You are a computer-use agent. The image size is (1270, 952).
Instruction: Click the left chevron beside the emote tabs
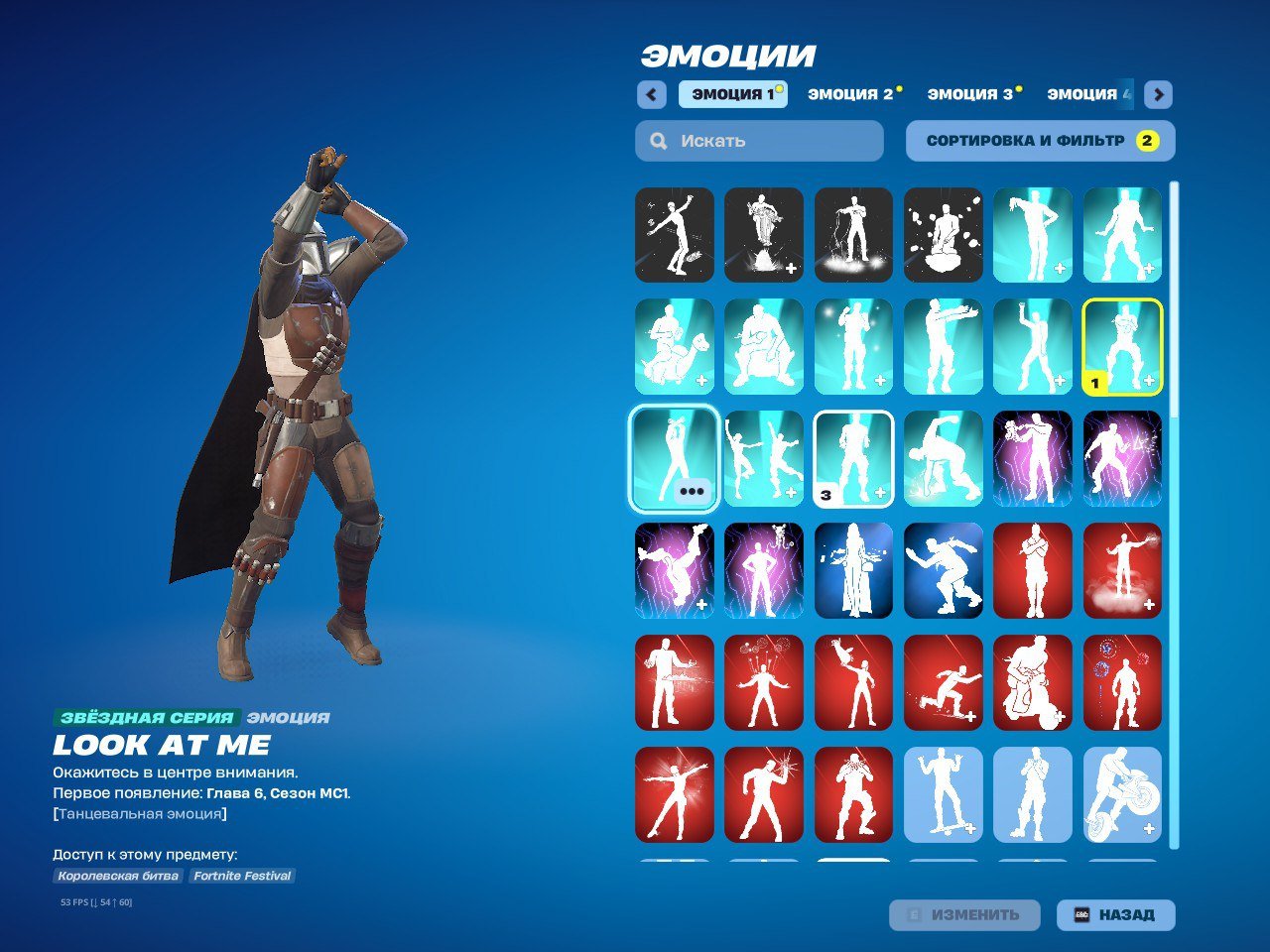[x=651, y=94]
